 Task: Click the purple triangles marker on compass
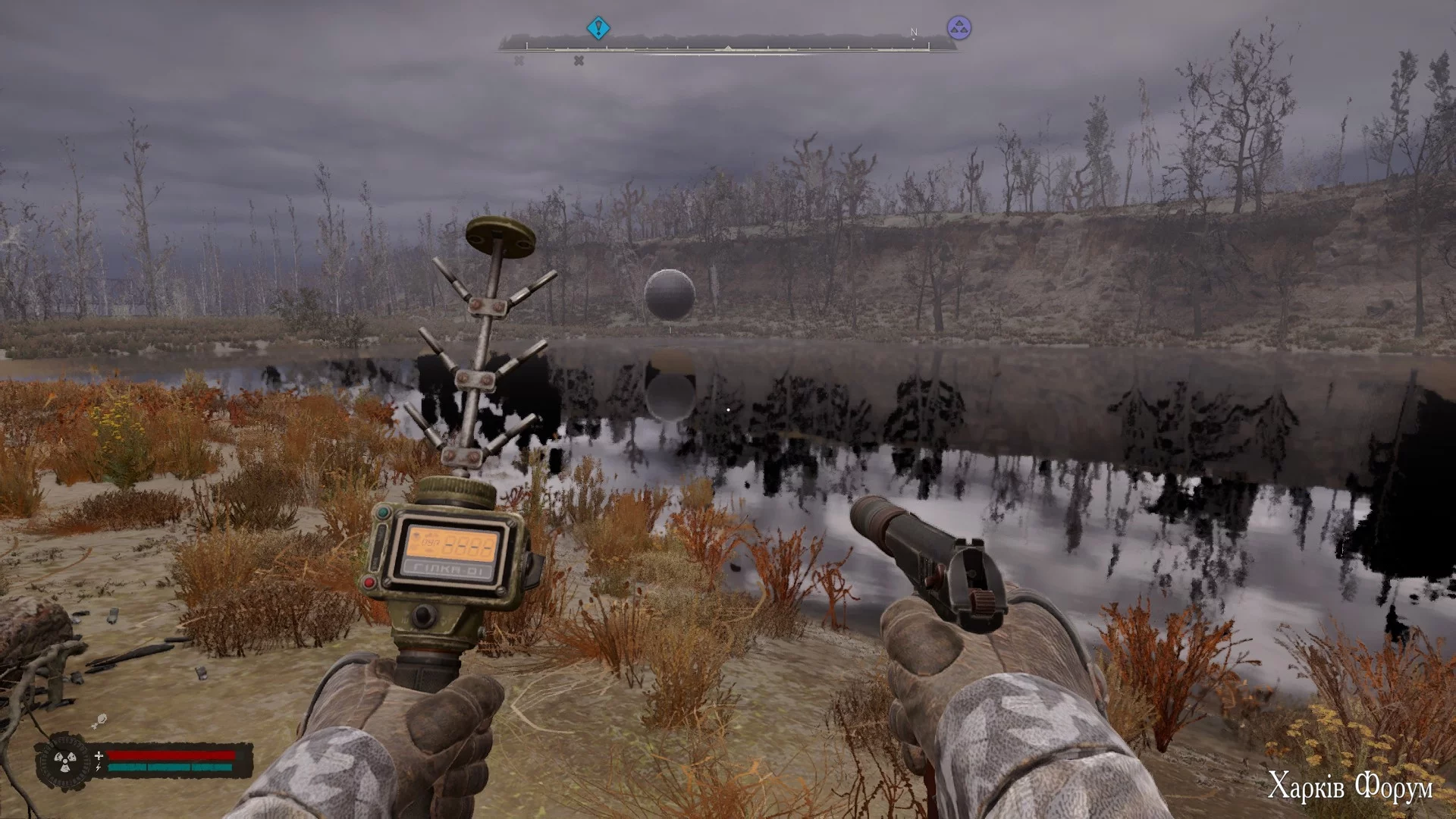click(959, 29)
